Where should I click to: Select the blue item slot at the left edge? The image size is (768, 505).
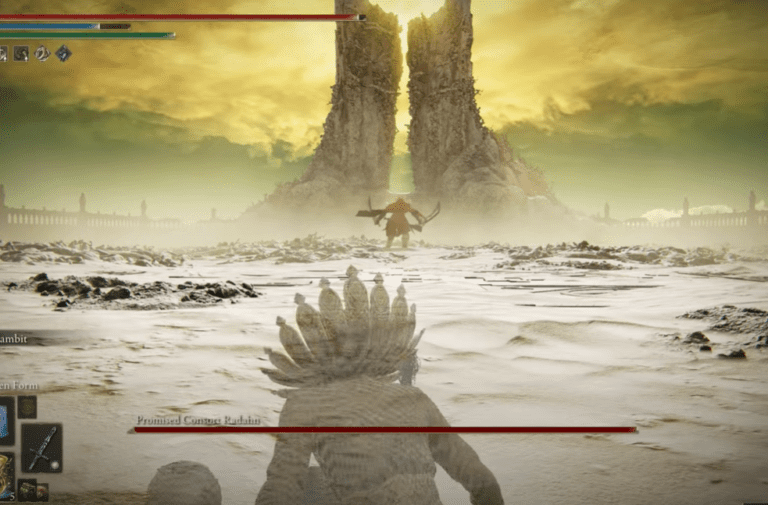coord(6,419)
